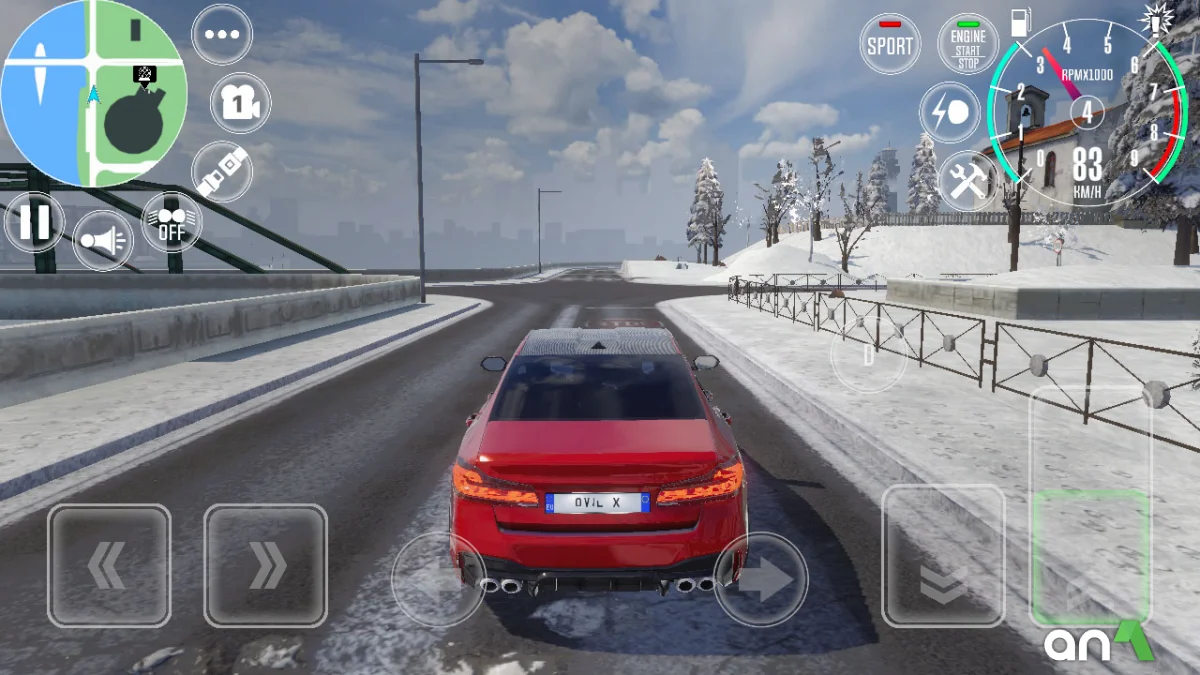Tap the ENGINE START STOP button

coord(967,45)
